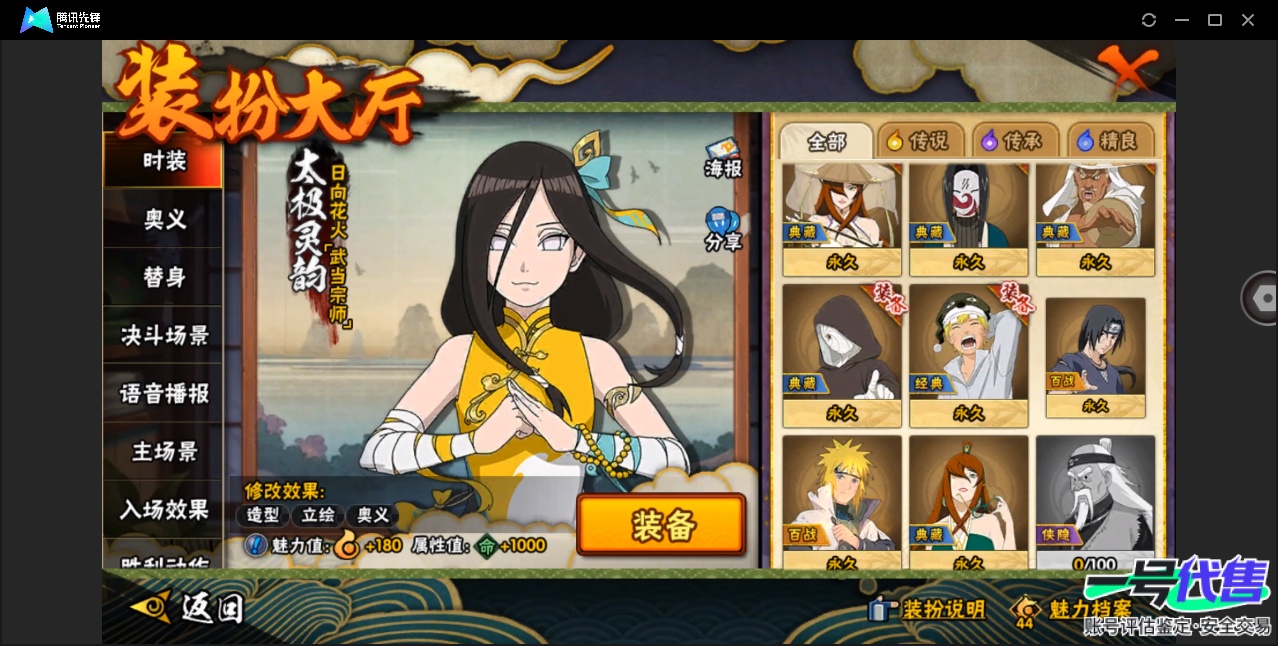Click the 分享 share icon

click(722, 229)
